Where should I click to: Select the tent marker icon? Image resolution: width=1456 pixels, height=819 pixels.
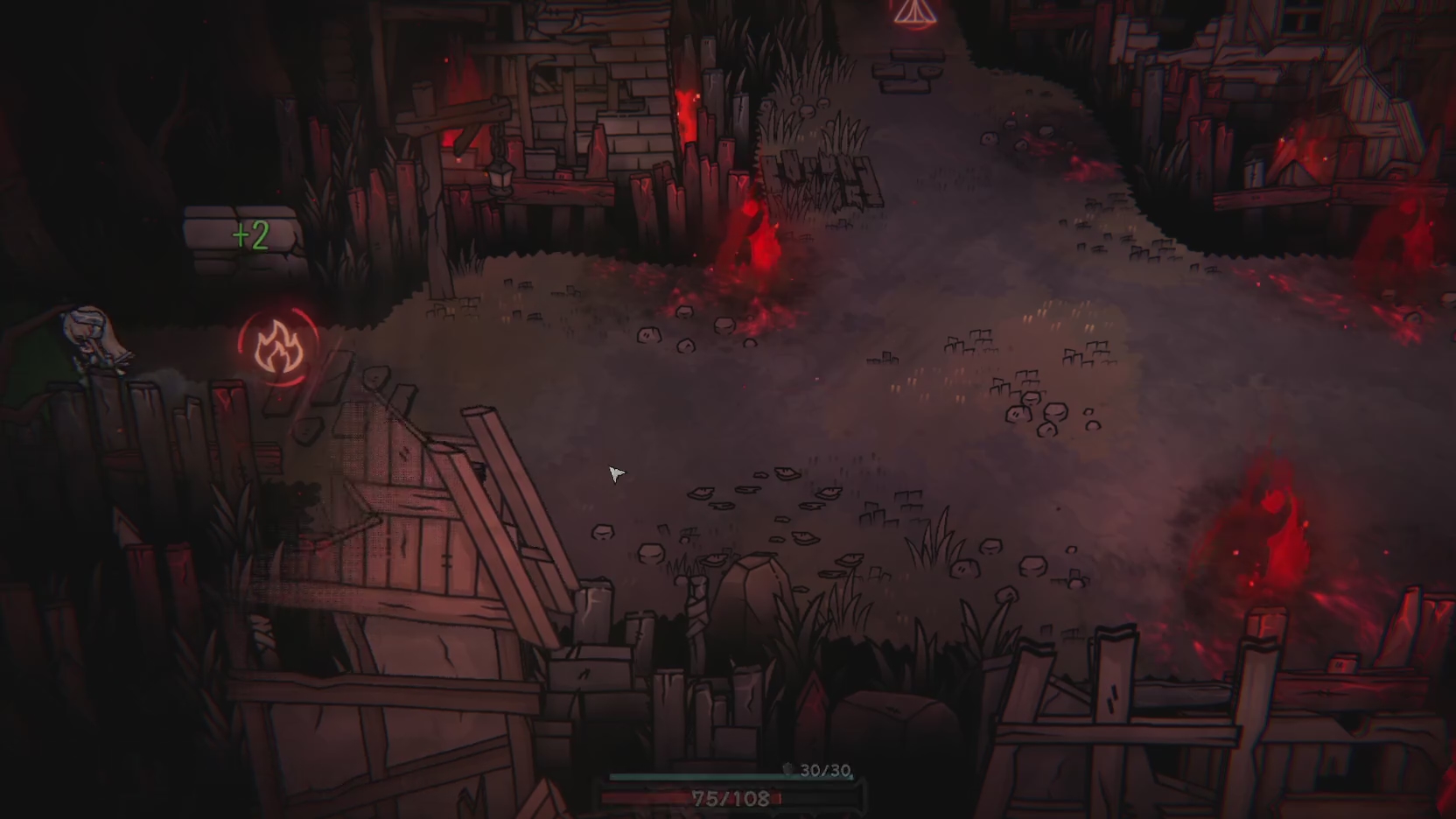tap(914, 12)
